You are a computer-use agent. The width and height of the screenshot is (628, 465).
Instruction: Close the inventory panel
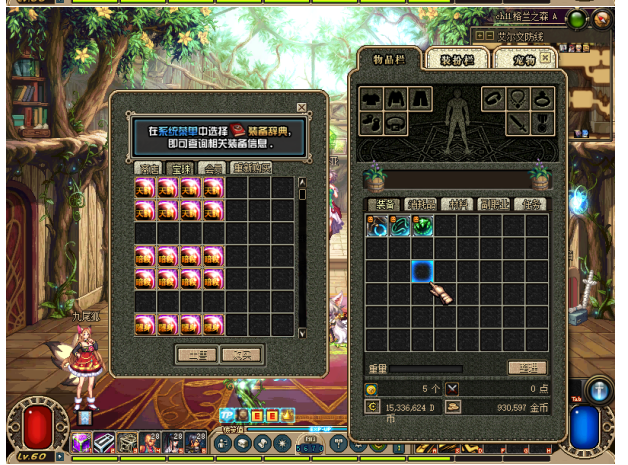(x=545, y=58)
